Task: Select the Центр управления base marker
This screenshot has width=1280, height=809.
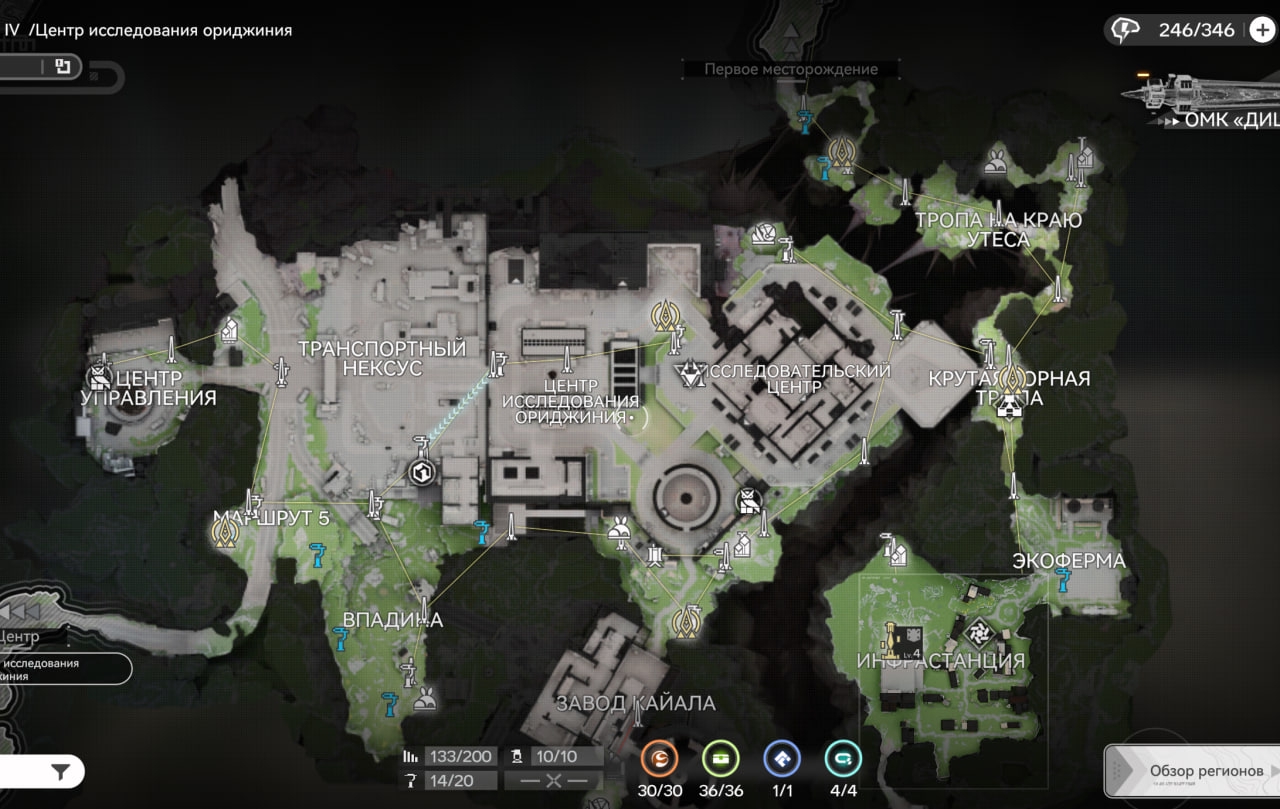Action: pos(99,376)
